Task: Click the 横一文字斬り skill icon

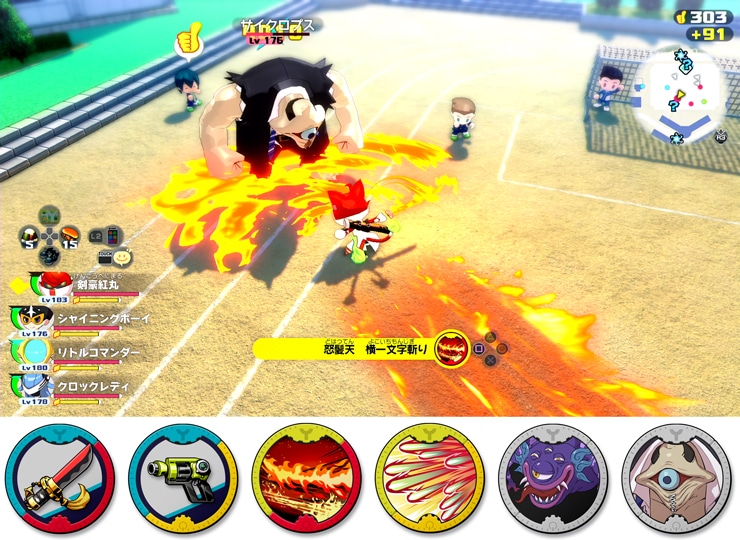Action: (452, 349)
